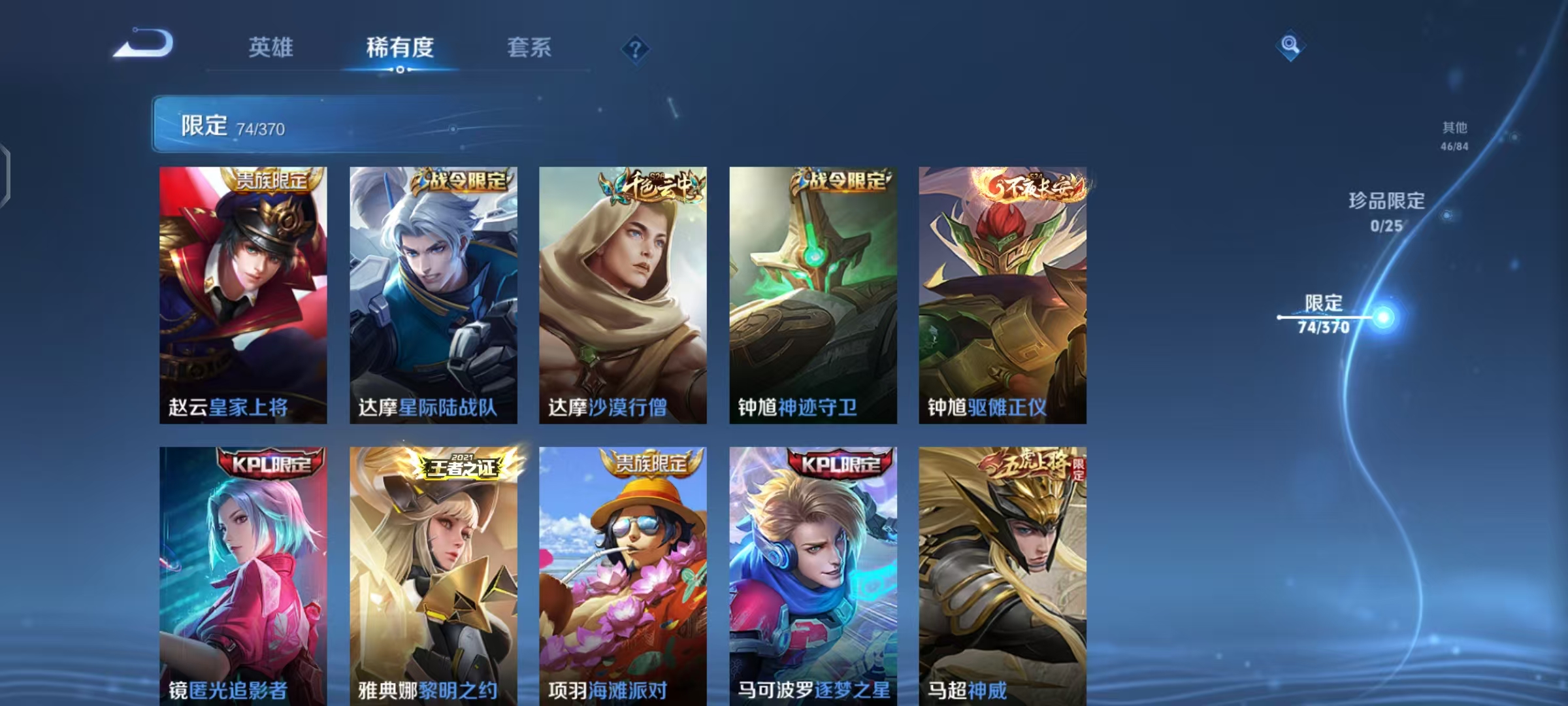Select the 稀有度 tab
1568x706 pixels.
pos(400,48)
